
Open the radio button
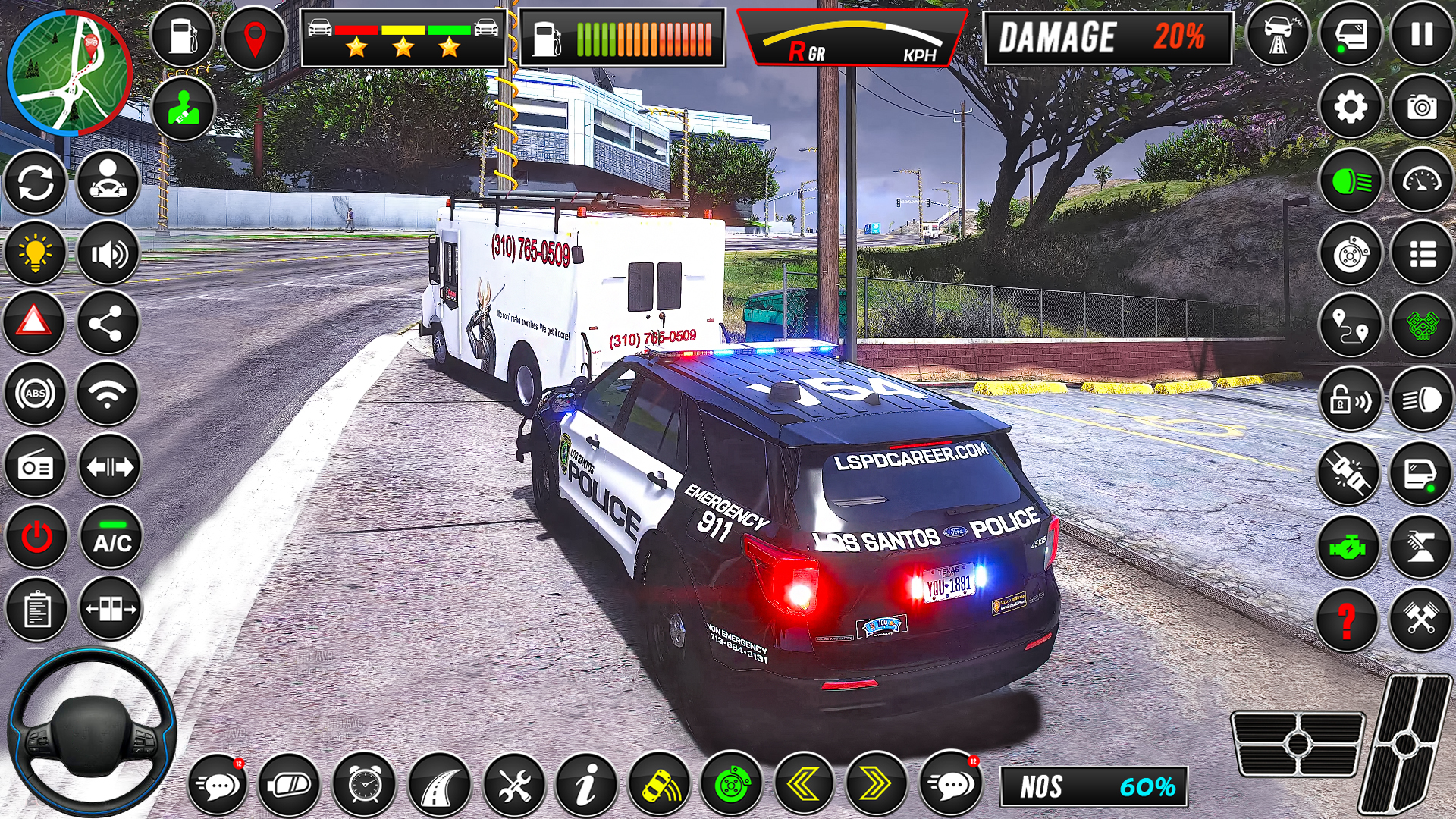[x=36, y=466]
